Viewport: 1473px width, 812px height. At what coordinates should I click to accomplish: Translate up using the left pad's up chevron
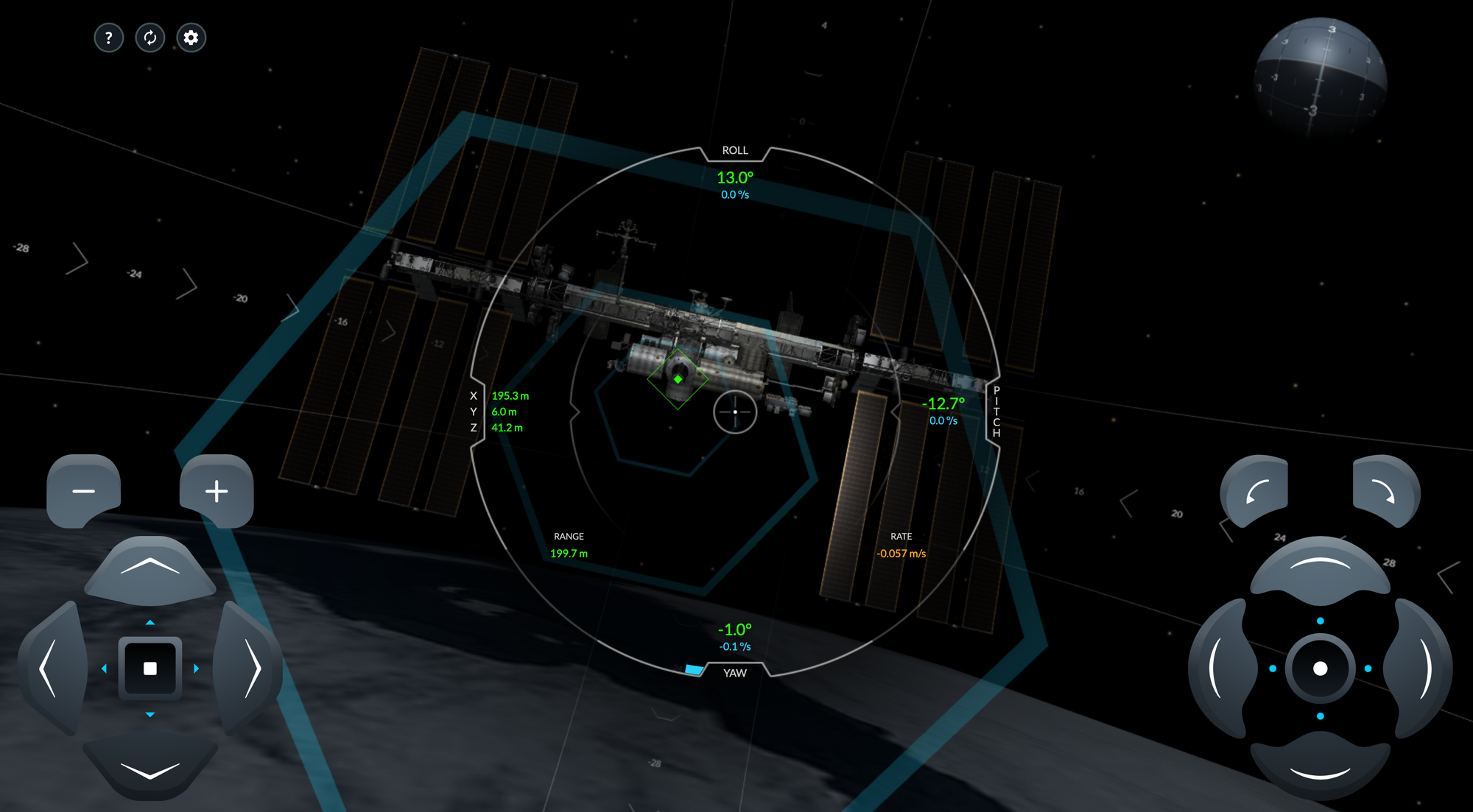tap(150, 567)
